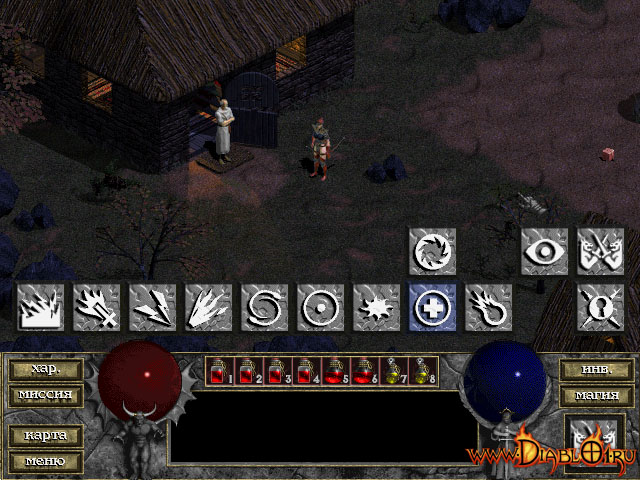The image size is (640, 480).
Task: Use the red potion in belt slot 1
Action: tap(218, 372)
